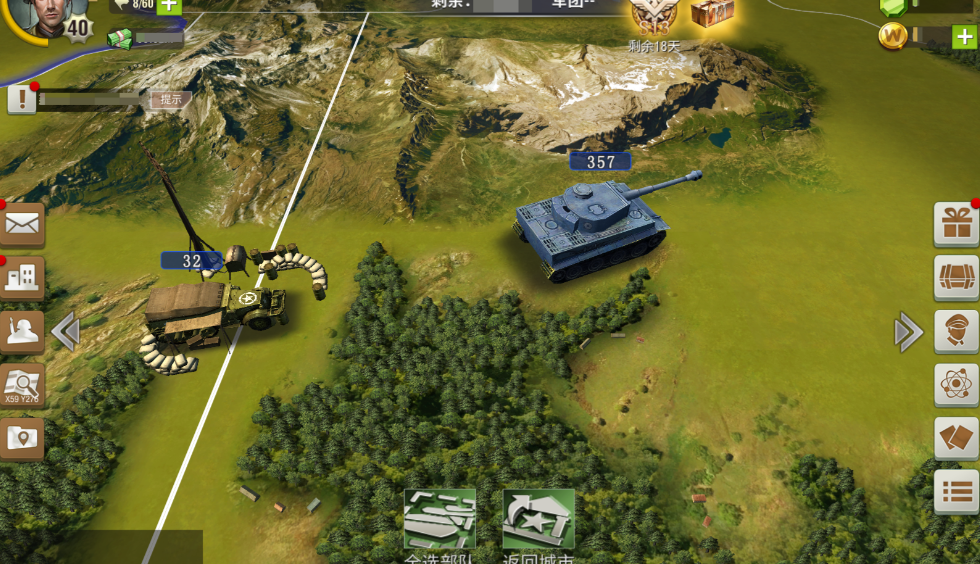Collapse the right sidebar with double arrow
Image resolution: width=980 pixels, height=564 pixels.
pos(908,331)
